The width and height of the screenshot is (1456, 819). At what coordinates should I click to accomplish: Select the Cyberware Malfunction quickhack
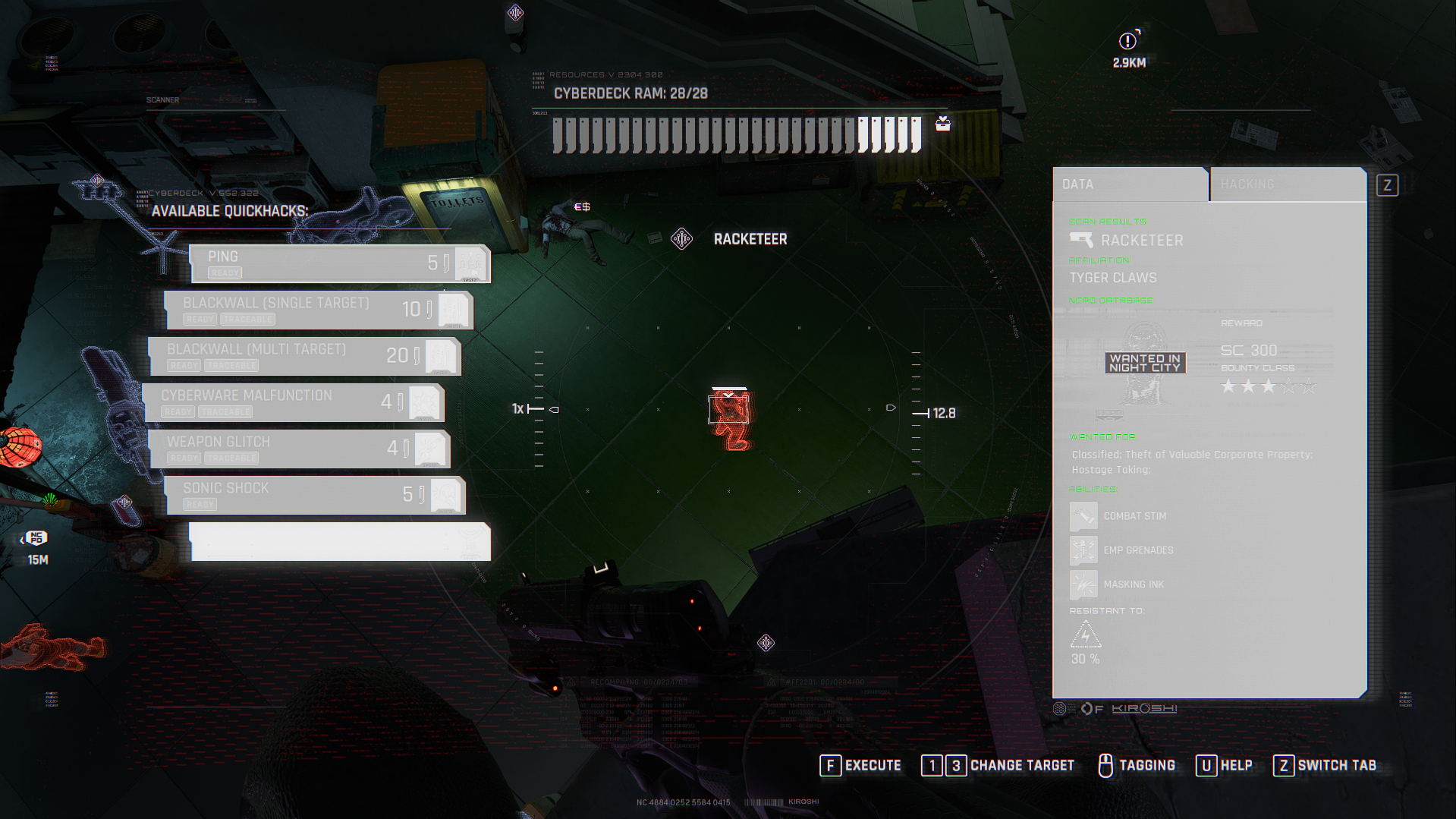[294, 402]
